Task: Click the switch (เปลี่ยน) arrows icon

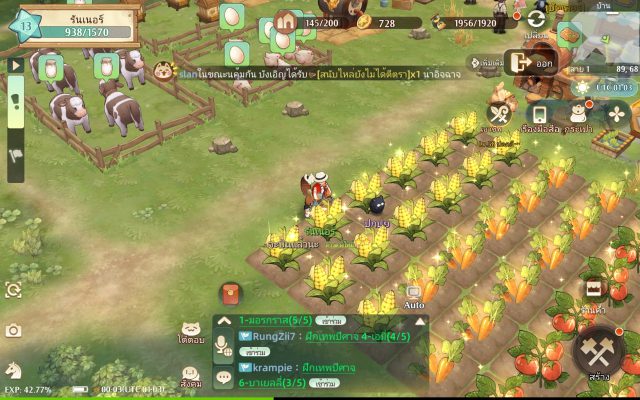Action: click(537, 19)
